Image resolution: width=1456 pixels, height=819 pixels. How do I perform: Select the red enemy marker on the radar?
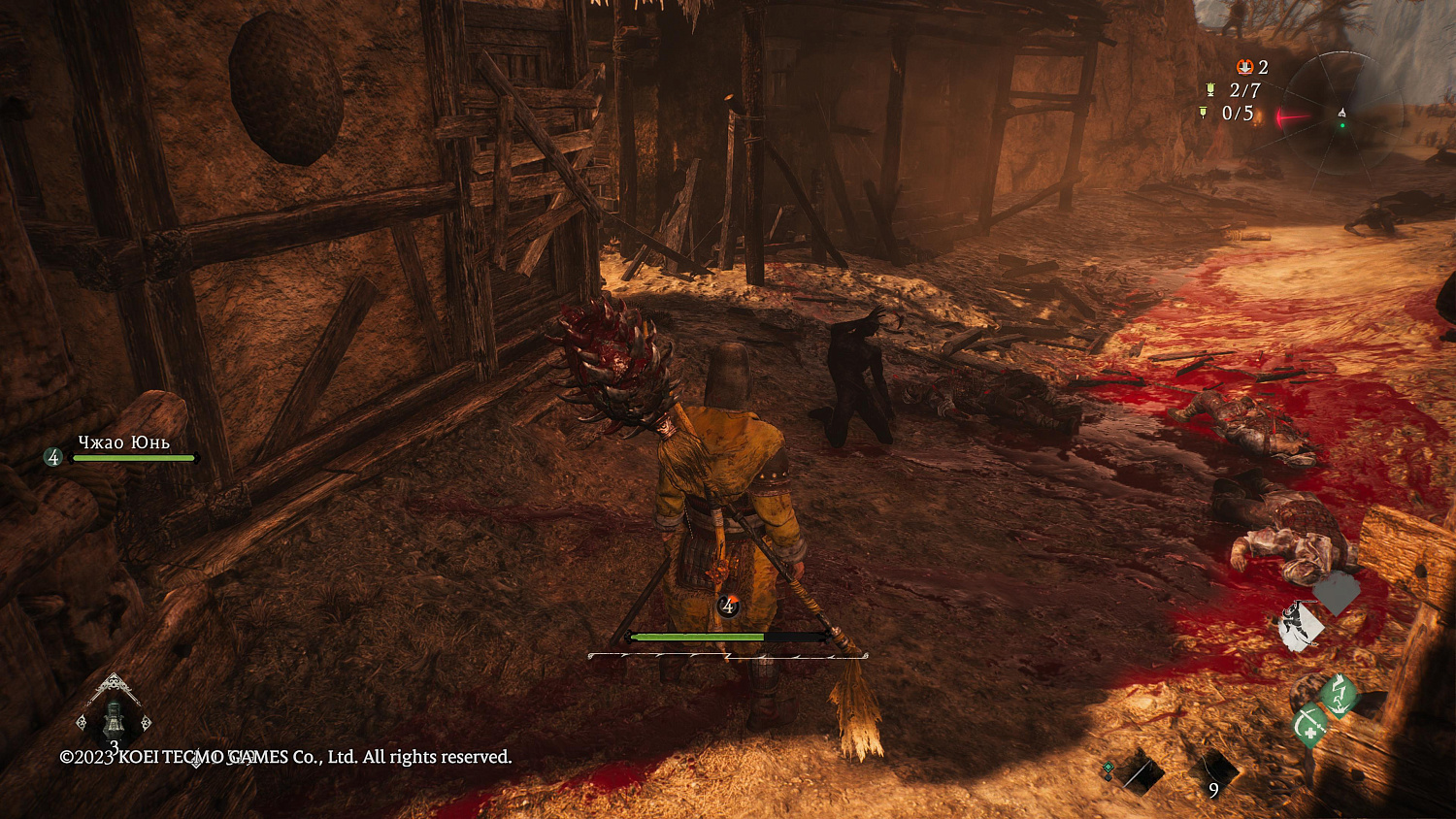[x=1293, y=117]
